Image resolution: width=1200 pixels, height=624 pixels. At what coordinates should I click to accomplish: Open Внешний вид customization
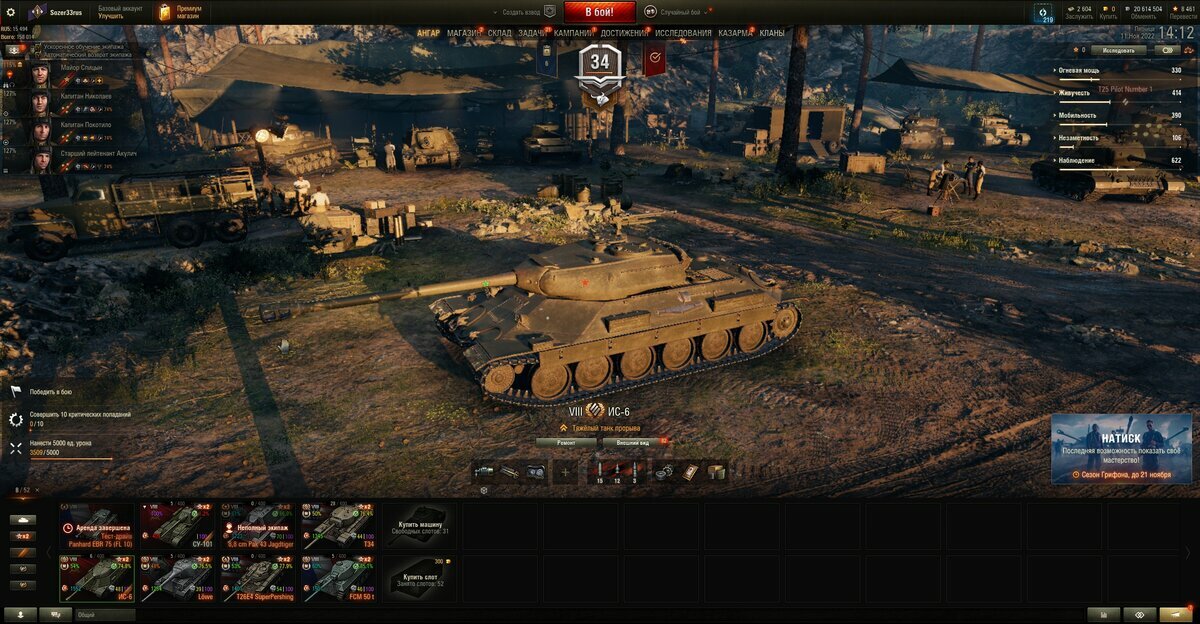click(634, 441)
